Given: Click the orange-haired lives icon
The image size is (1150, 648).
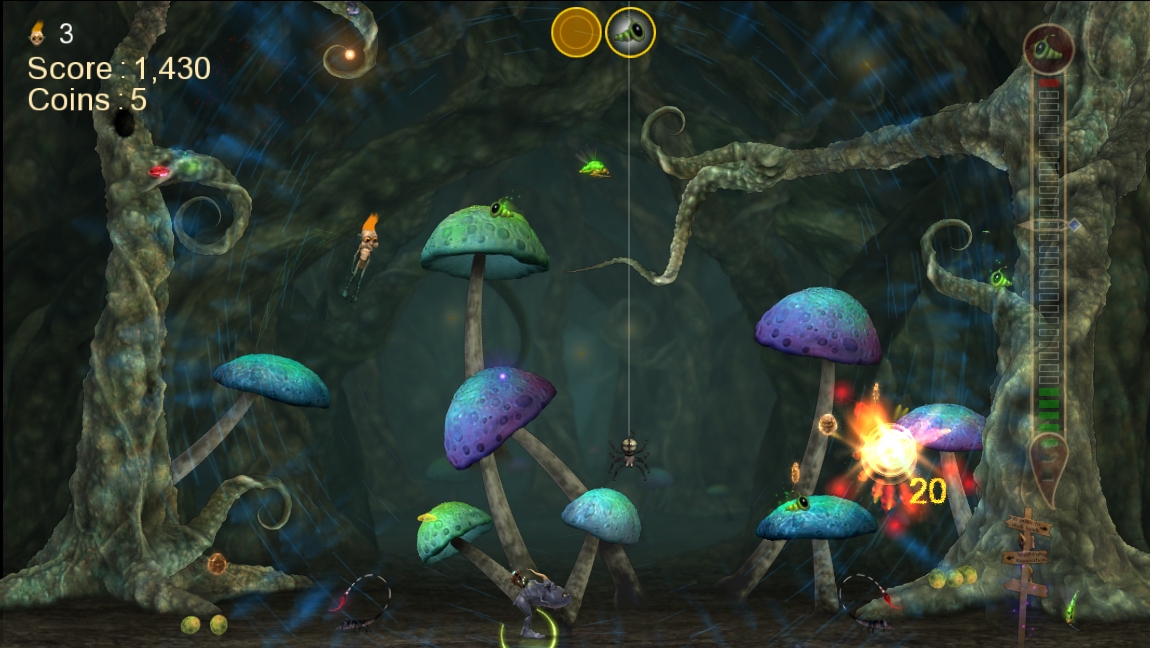Looking at the screenshot, I should 37,34.
